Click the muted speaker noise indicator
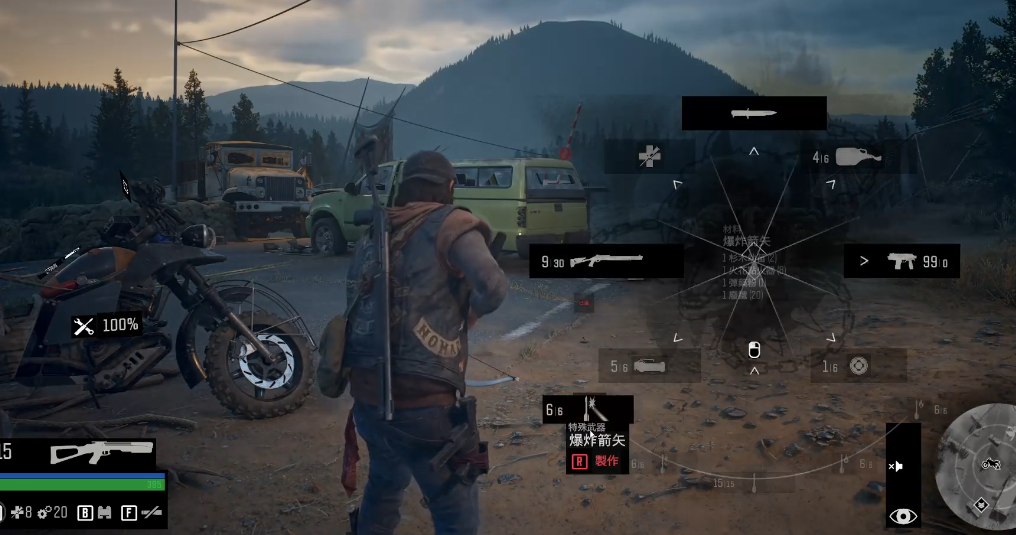 897,466
